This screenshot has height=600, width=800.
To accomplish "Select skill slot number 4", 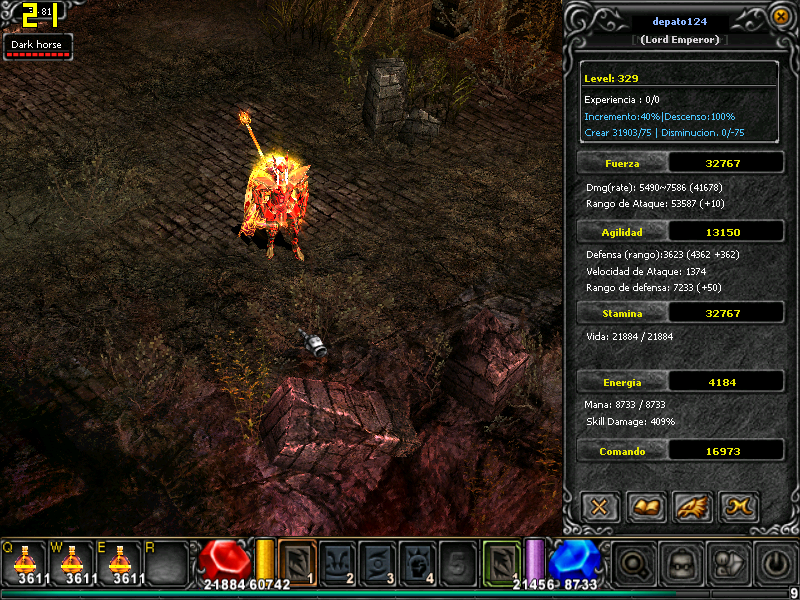I will pos(417,562).
